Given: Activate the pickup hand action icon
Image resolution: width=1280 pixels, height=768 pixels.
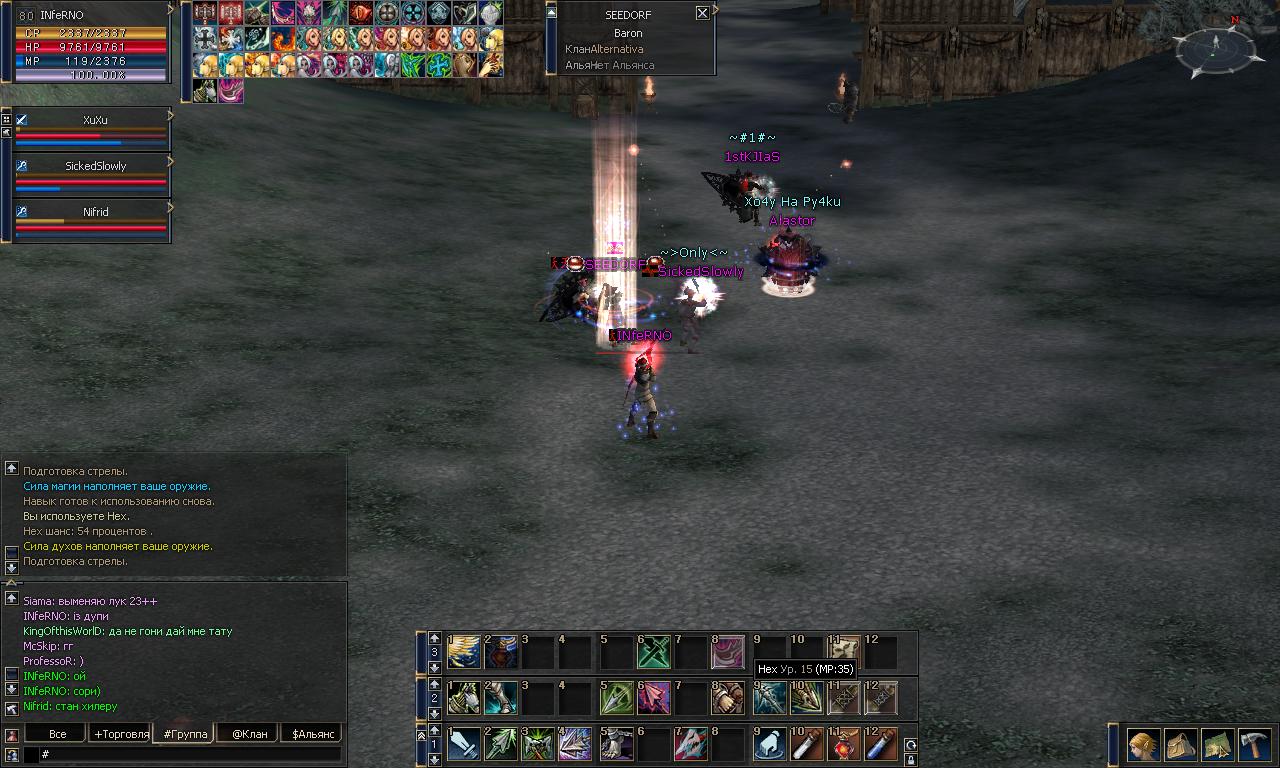Looking at the screenshot, I should [x=769, y=745].
